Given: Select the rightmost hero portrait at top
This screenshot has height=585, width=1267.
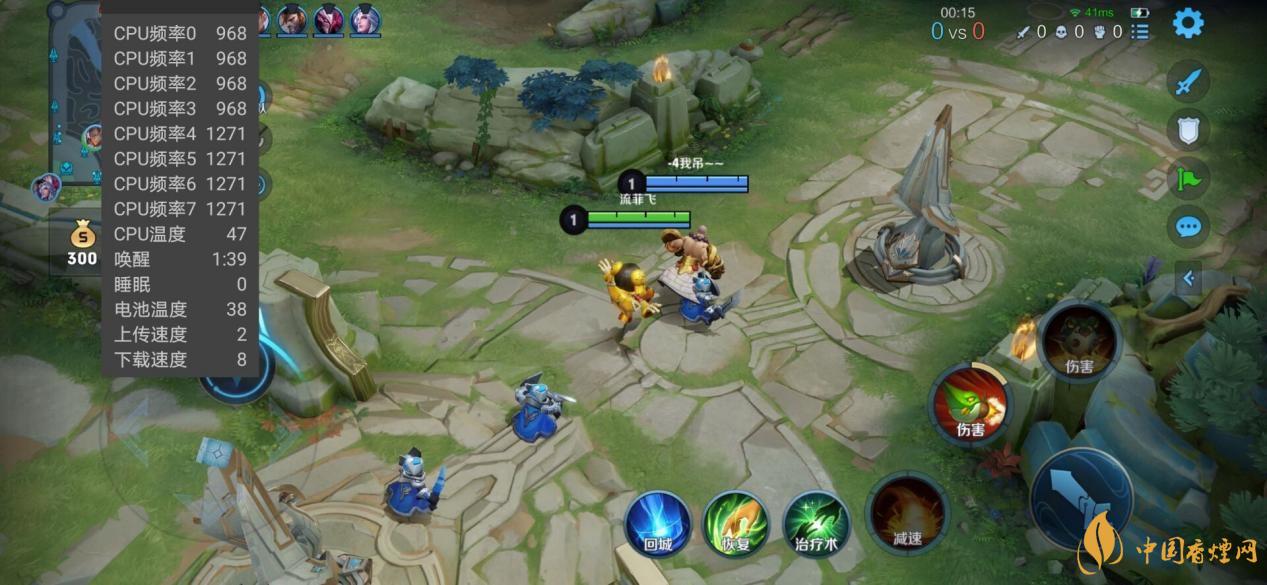Looking at the screenshot, I should pos(364,19).
